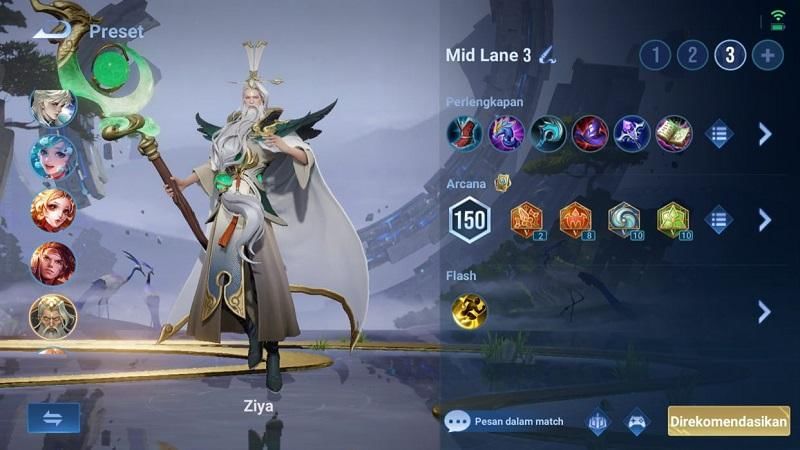The image size is (800, 450).
Task: Choose the Flash skill icon
Action: pos(468,311)
